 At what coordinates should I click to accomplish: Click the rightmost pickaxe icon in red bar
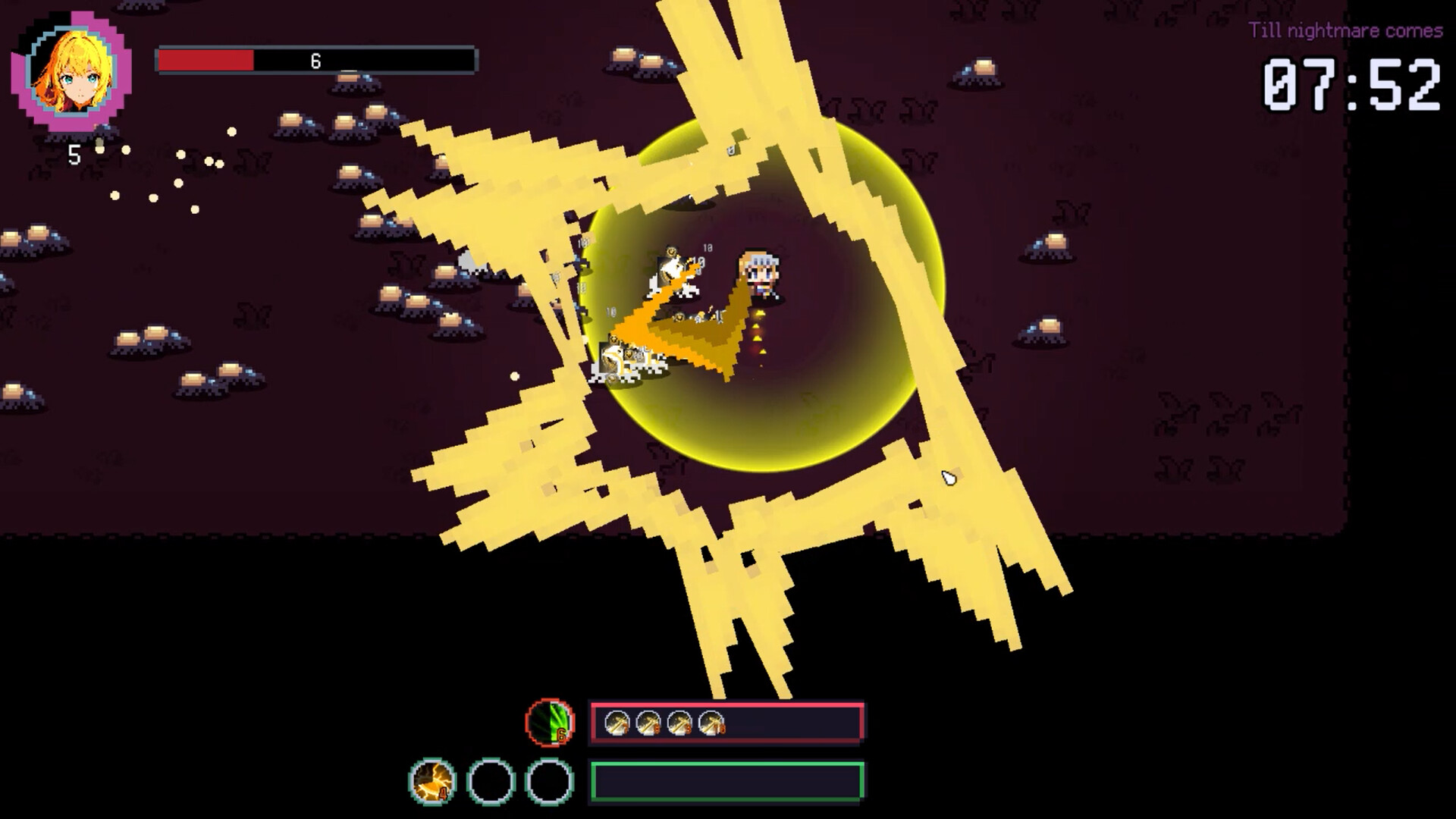pos(711,722)
